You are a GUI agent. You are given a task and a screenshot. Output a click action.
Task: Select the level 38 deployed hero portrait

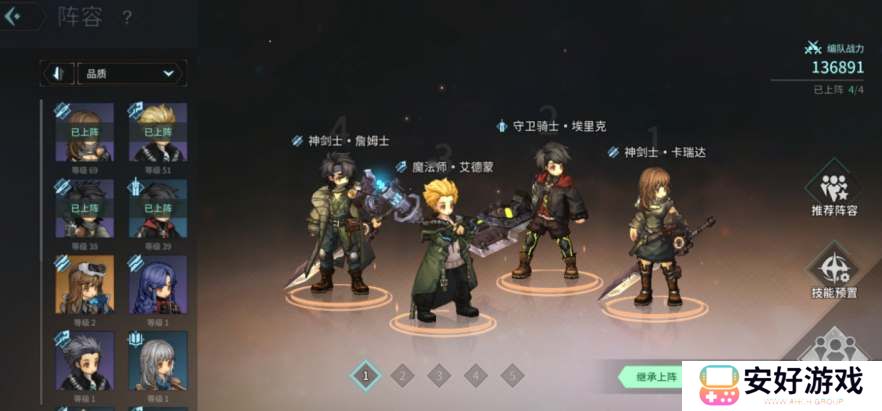85,208
